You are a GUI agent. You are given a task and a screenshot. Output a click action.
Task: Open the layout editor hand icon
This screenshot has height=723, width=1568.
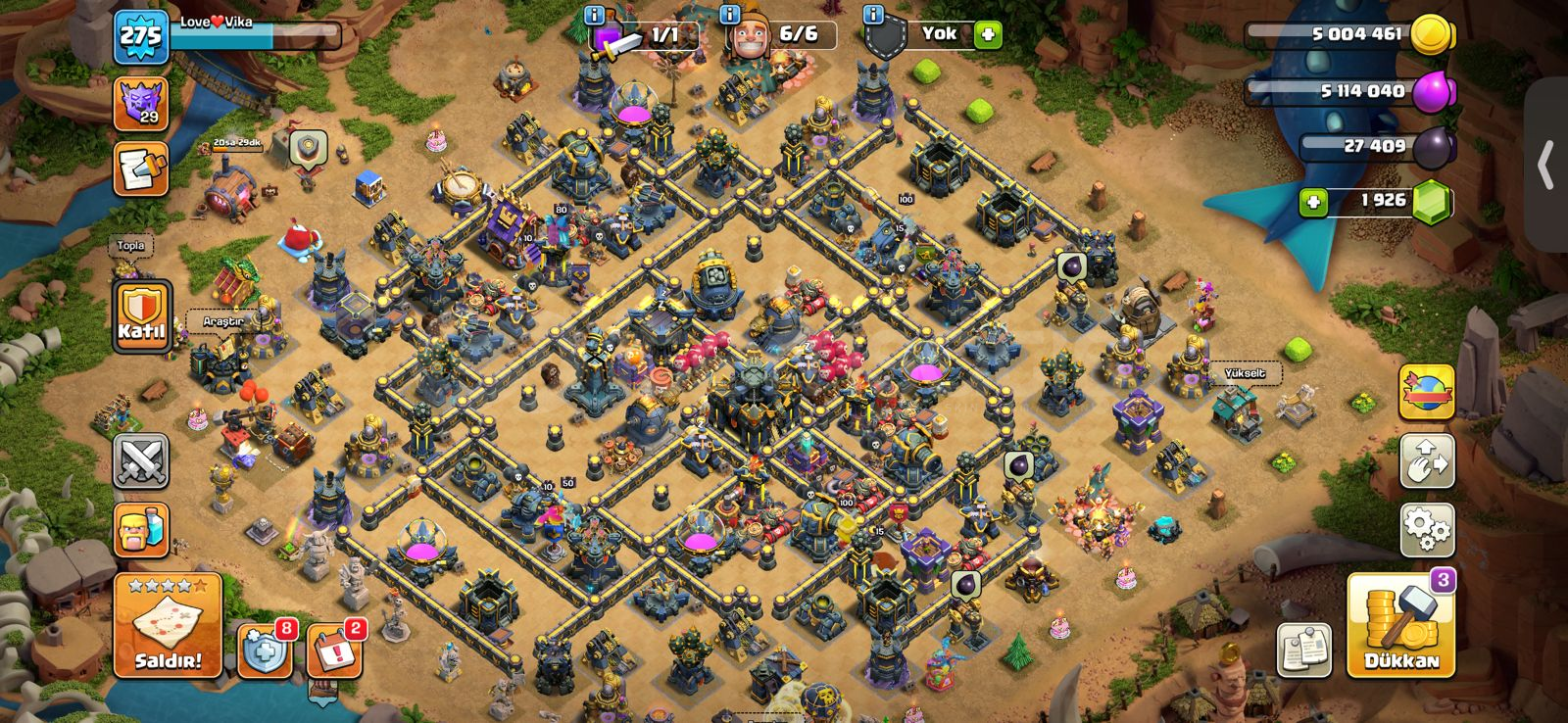click(1427, 460)
